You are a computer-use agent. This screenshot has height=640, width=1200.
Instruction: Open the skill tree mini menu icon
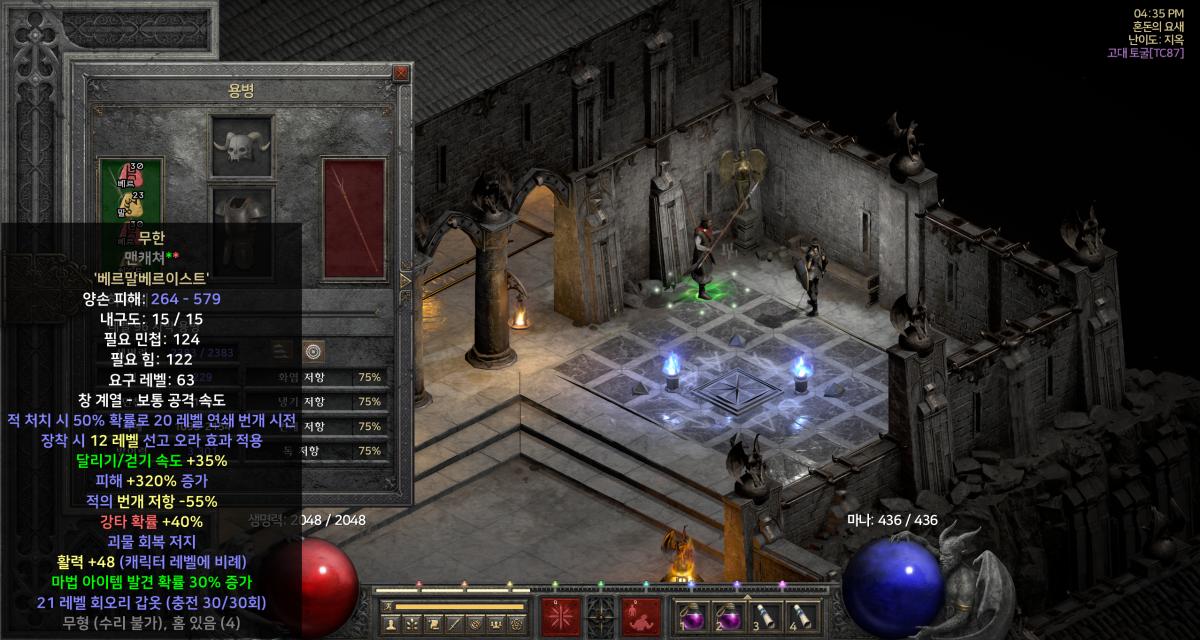point(412,624)
